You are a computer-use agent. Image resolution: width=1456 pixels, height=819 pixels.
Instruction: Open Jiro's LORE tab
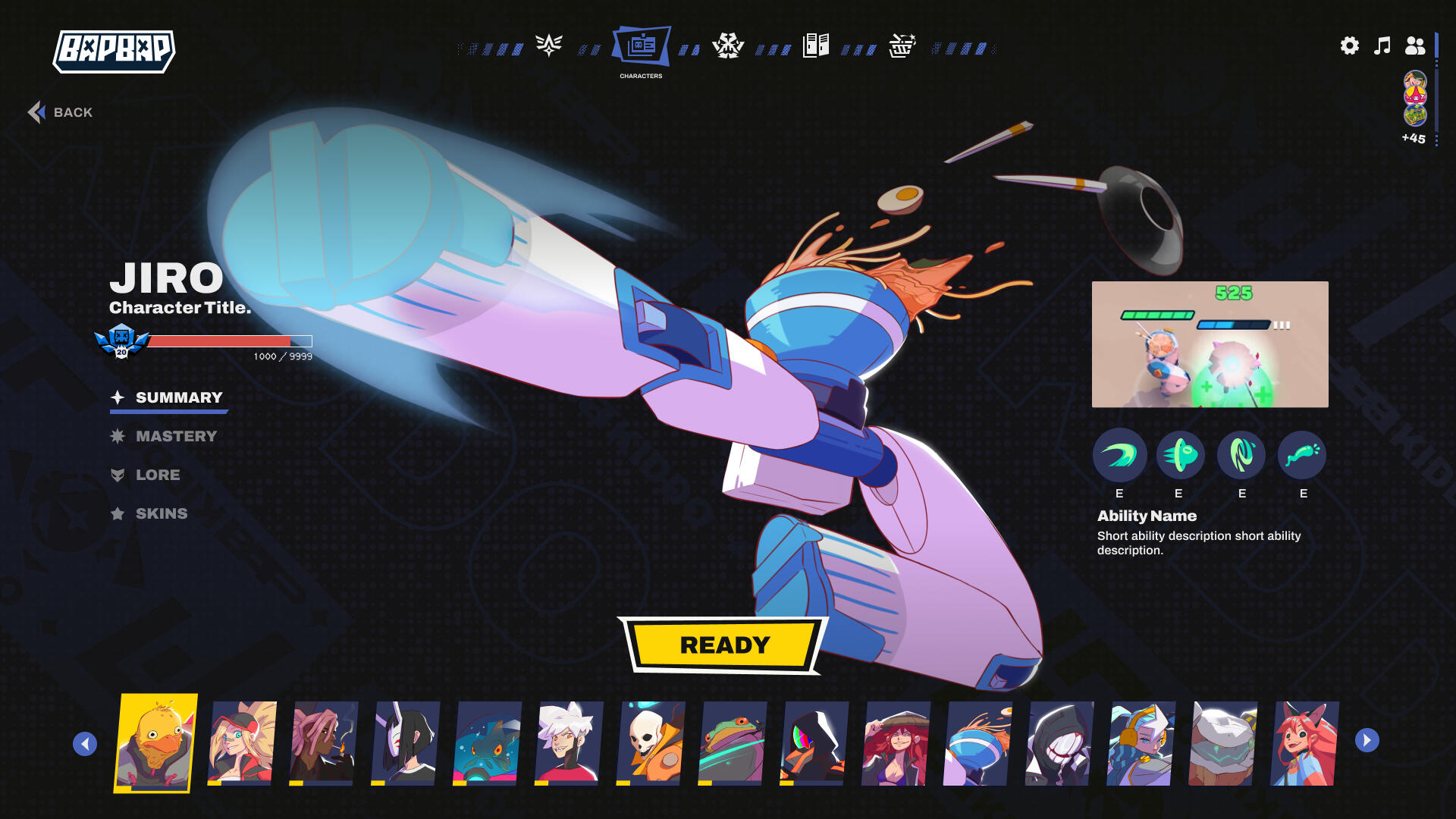[158, 475]
